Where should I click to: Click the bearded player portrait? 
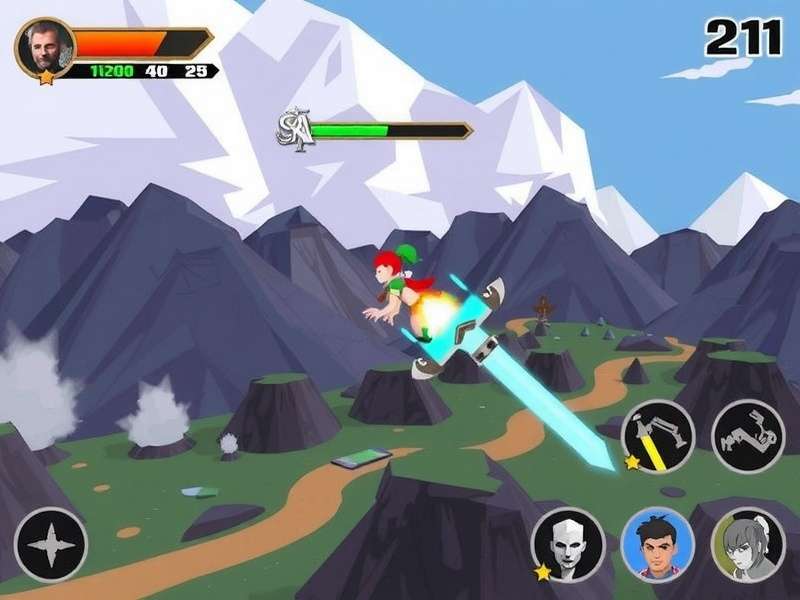(x=45, y=47)
